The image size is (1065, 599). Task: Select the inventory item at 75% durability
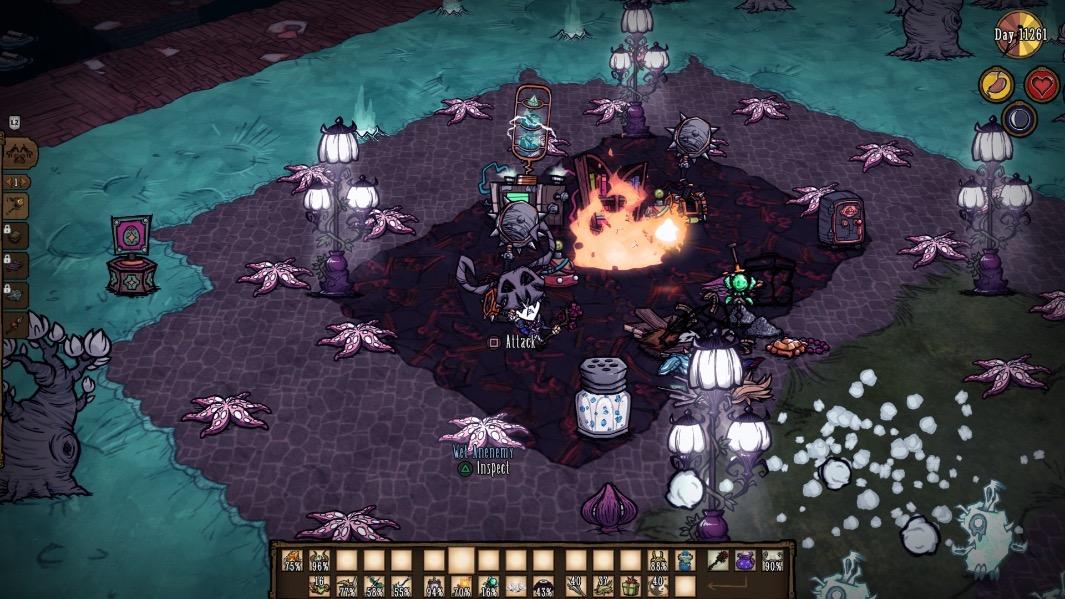click(292, 560)
